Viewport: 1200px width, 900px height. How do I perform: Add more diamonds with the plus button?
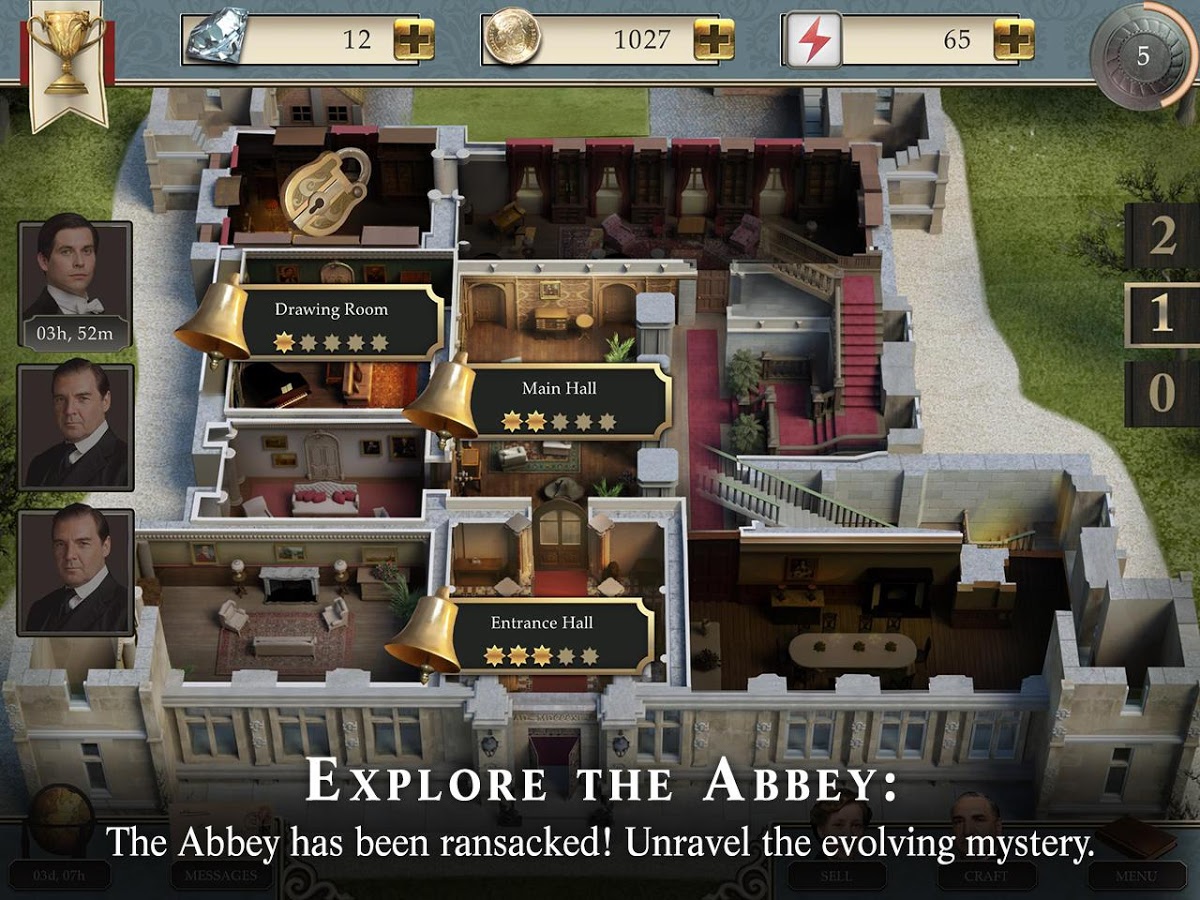point(414,40)
